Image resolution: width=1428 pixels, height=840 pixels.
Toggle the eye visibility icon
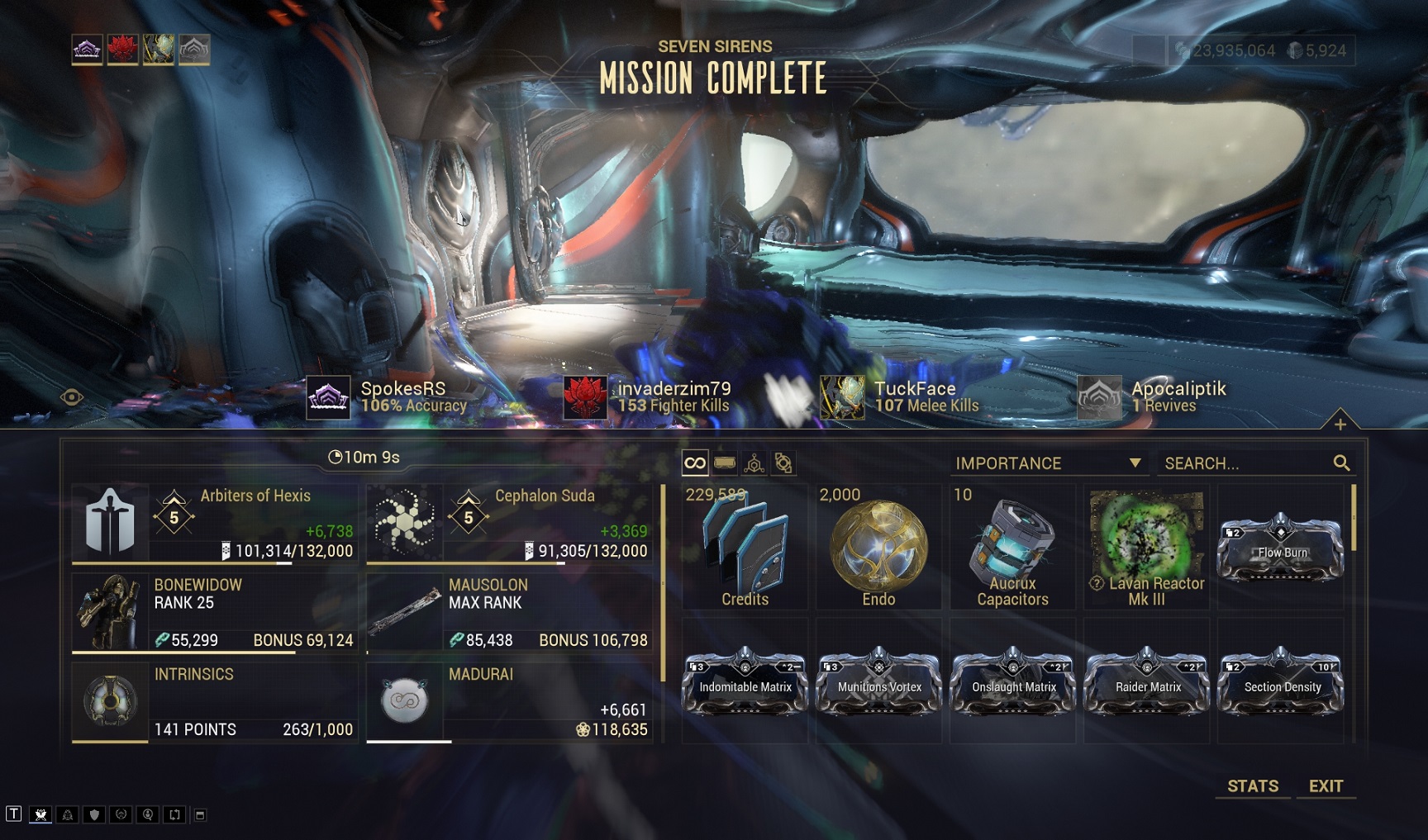72,397
